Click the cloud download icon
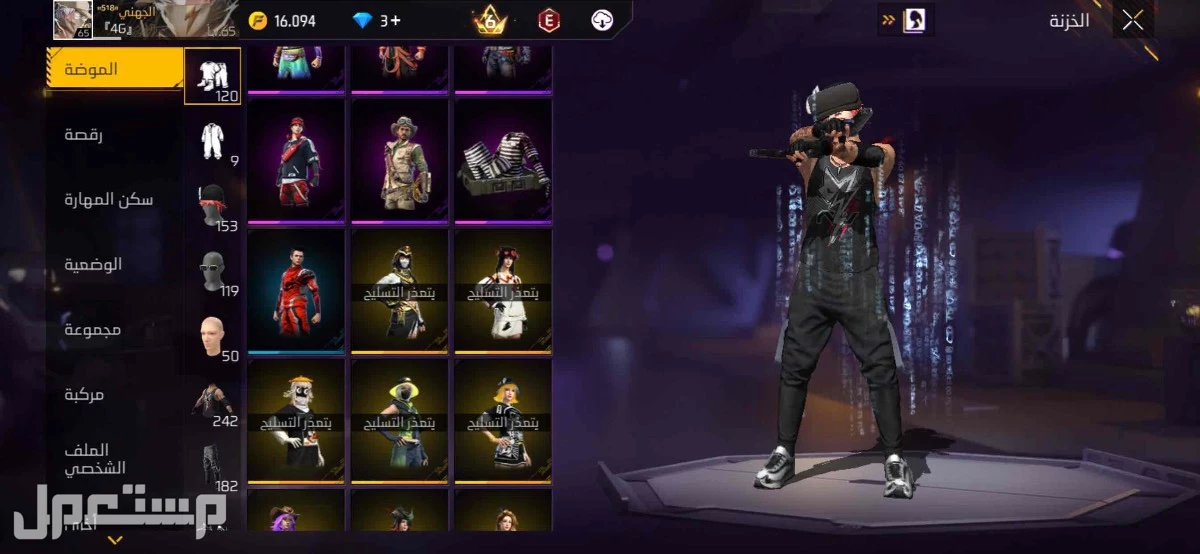The image size is (1200, 554). (x=602, y=21)
